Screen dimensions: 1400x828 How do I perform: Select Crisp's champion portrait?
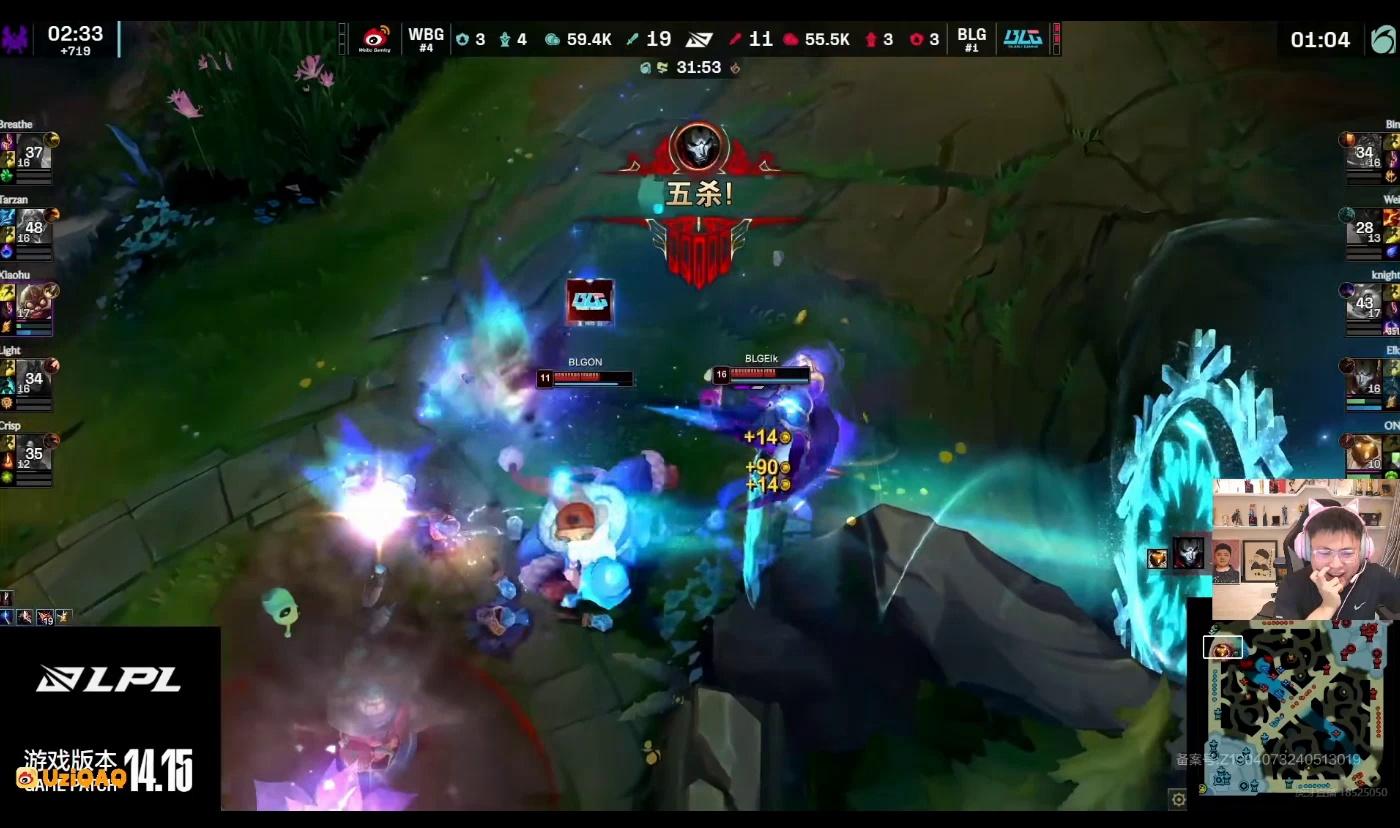pyautogui.click(x=34, y=453)
